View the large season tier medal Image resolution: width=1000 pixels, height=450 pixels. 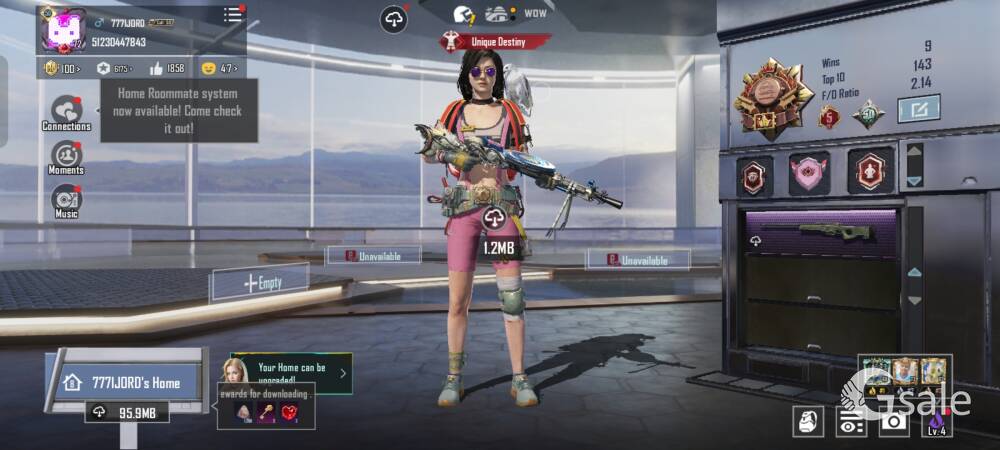[770, 95]
